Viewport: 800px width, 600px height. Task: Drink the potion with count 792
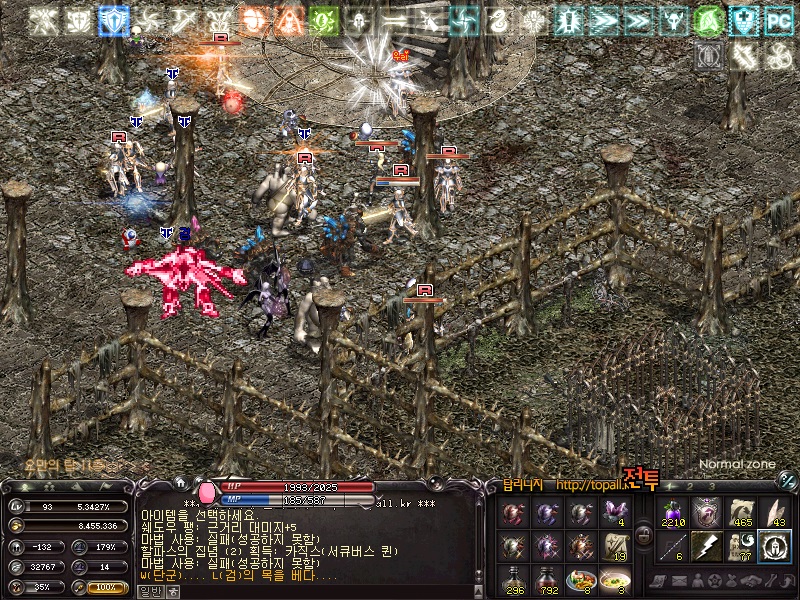point(548,580)
